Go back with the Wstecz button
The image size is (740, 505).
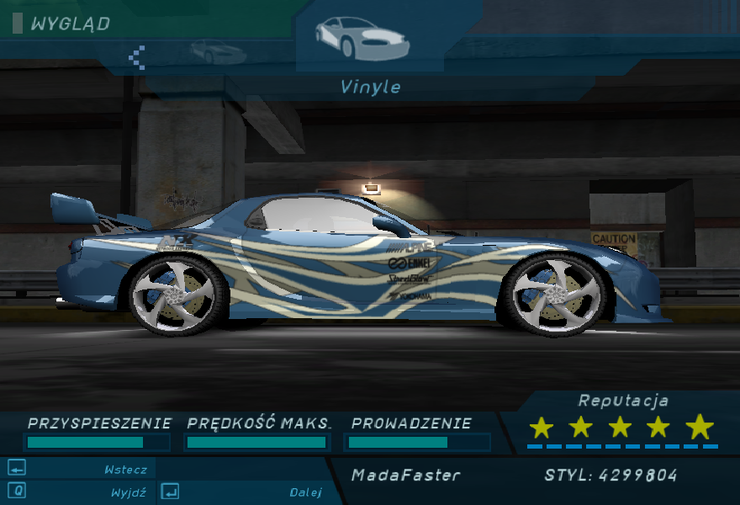click(x=125, y=469)
